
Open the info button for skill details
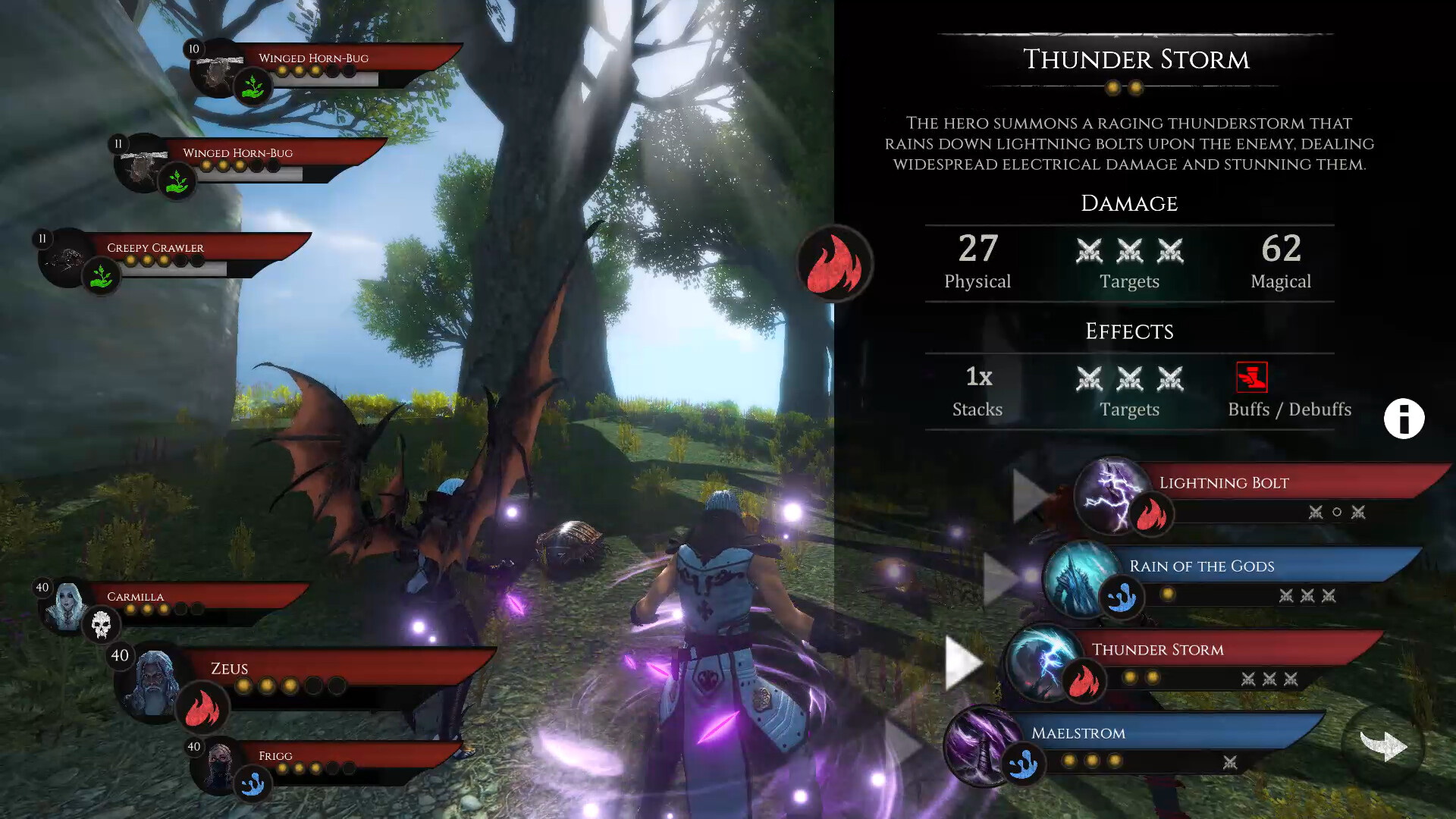coord(1404,419)
